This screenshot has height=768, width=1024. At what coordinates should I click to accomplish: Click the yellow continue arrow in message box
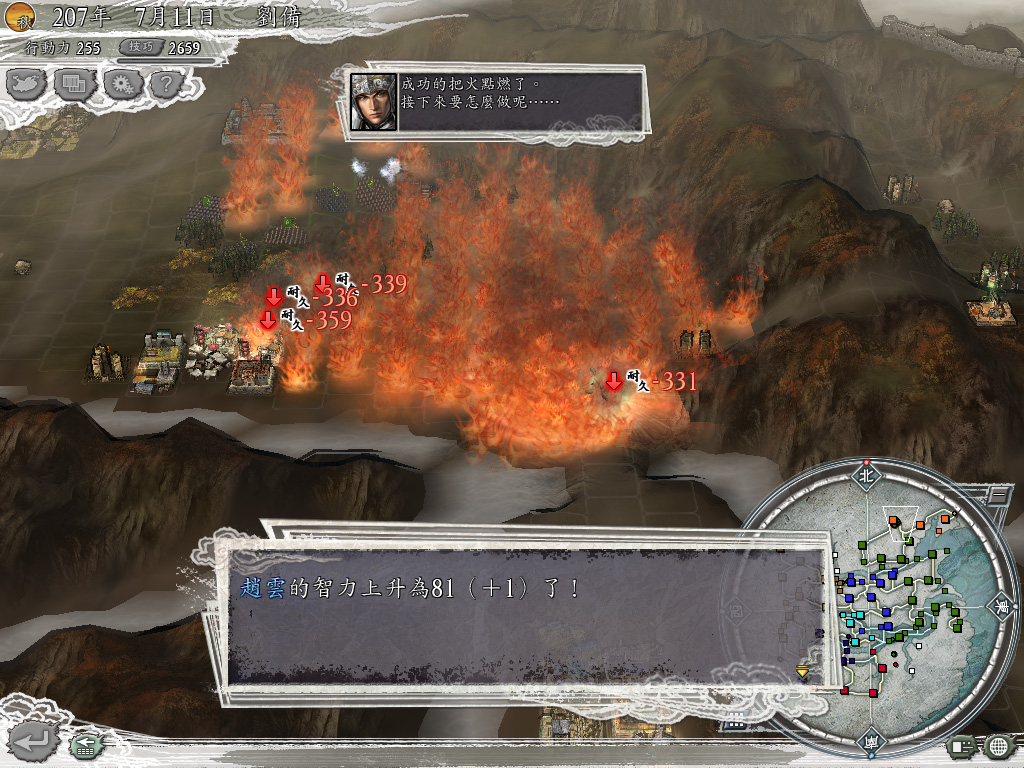(x=802, y=672)
